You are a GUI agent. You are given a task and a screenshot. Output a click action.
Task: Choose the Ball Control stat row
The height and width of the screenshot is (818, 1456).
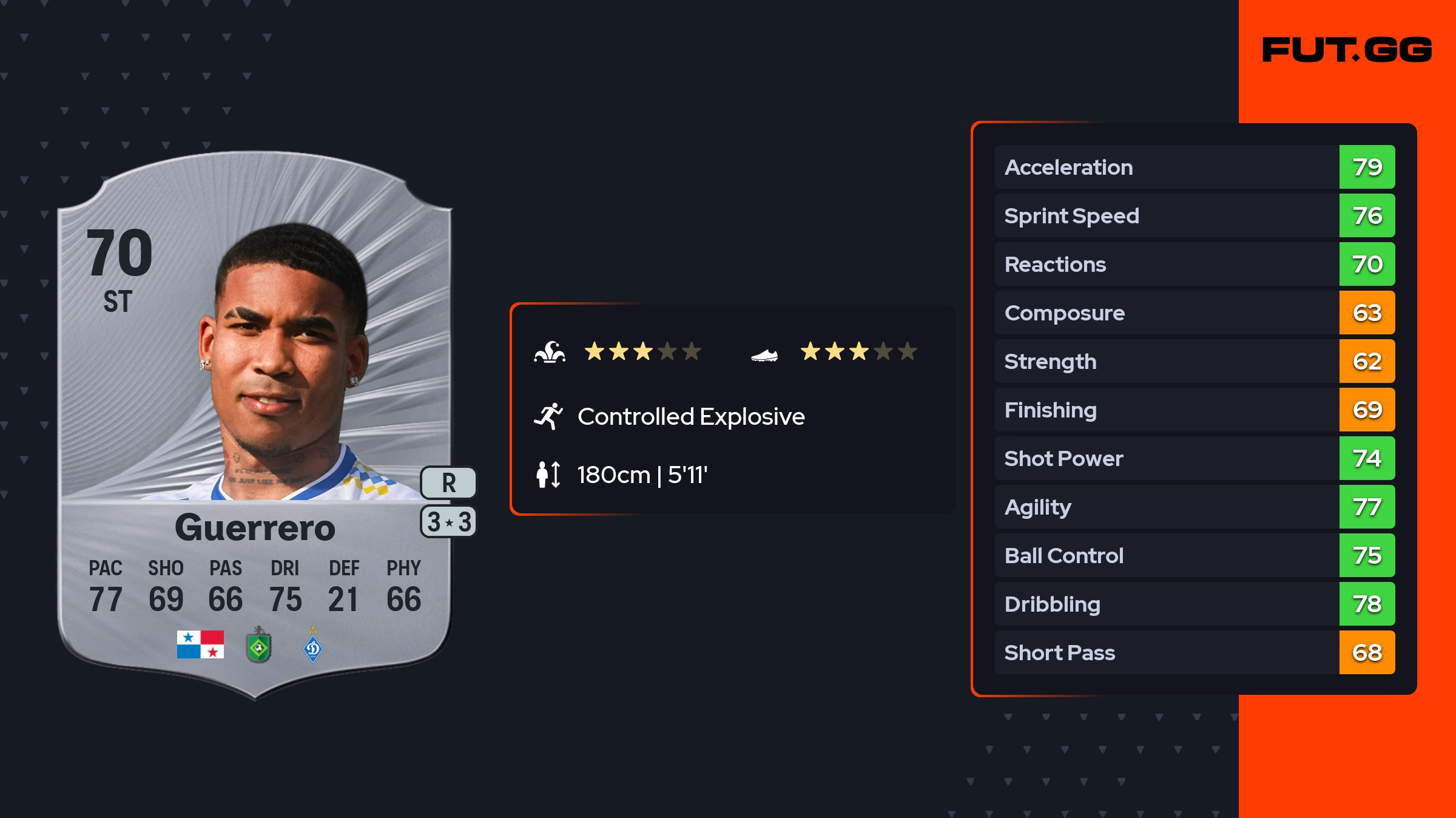click(x=1194, y=555)
